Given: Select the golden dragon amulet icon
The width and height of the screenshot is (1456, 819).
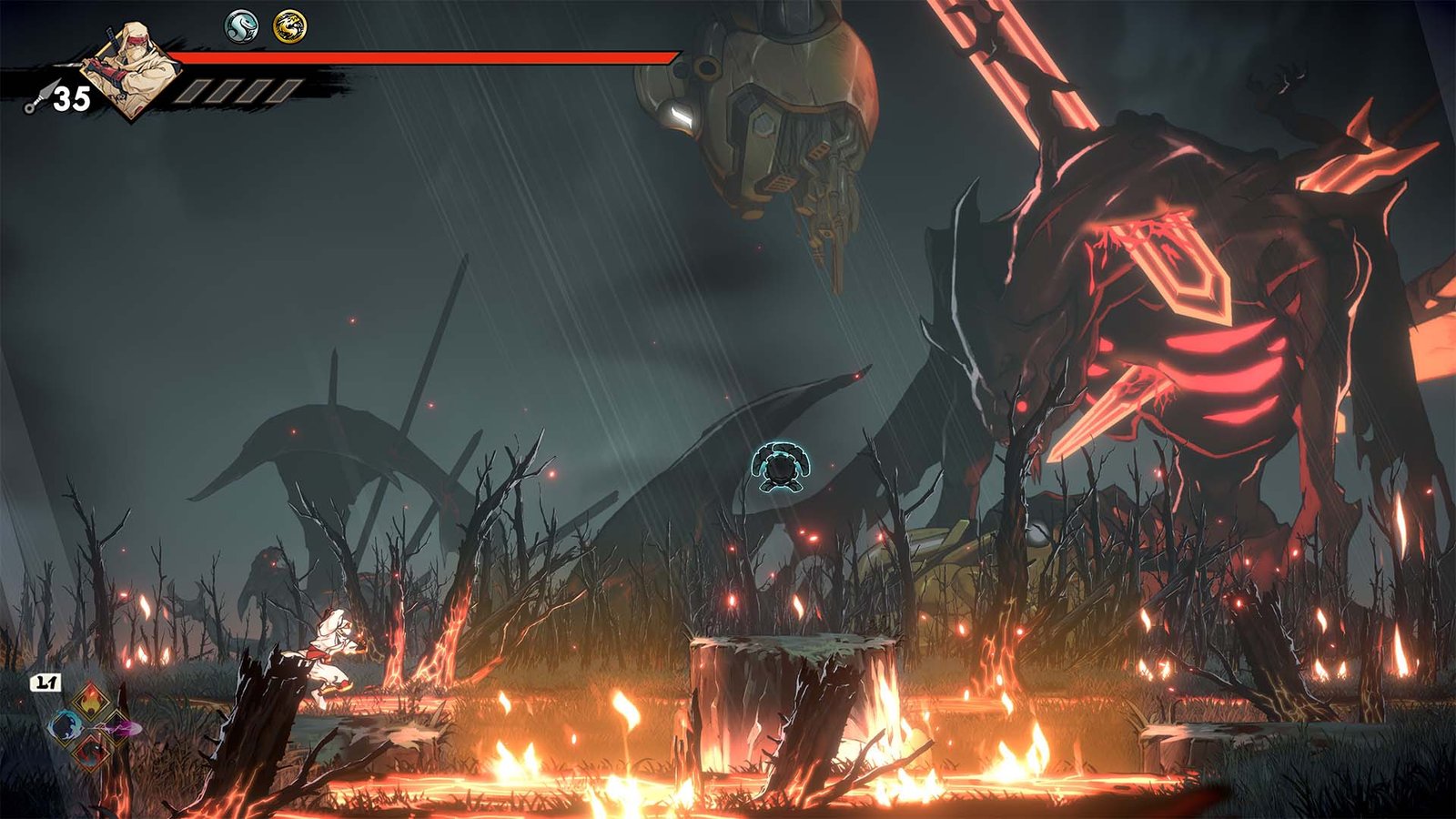Looking at the screenshot, I should tap(289, 26).
